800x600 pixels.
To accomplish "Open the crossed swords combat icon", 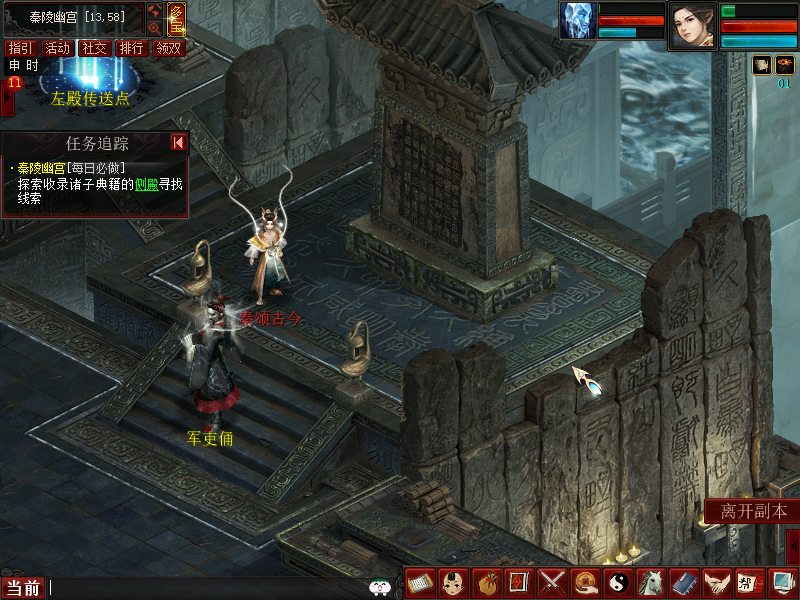I will pyautogui.click(x=552, y=582).
